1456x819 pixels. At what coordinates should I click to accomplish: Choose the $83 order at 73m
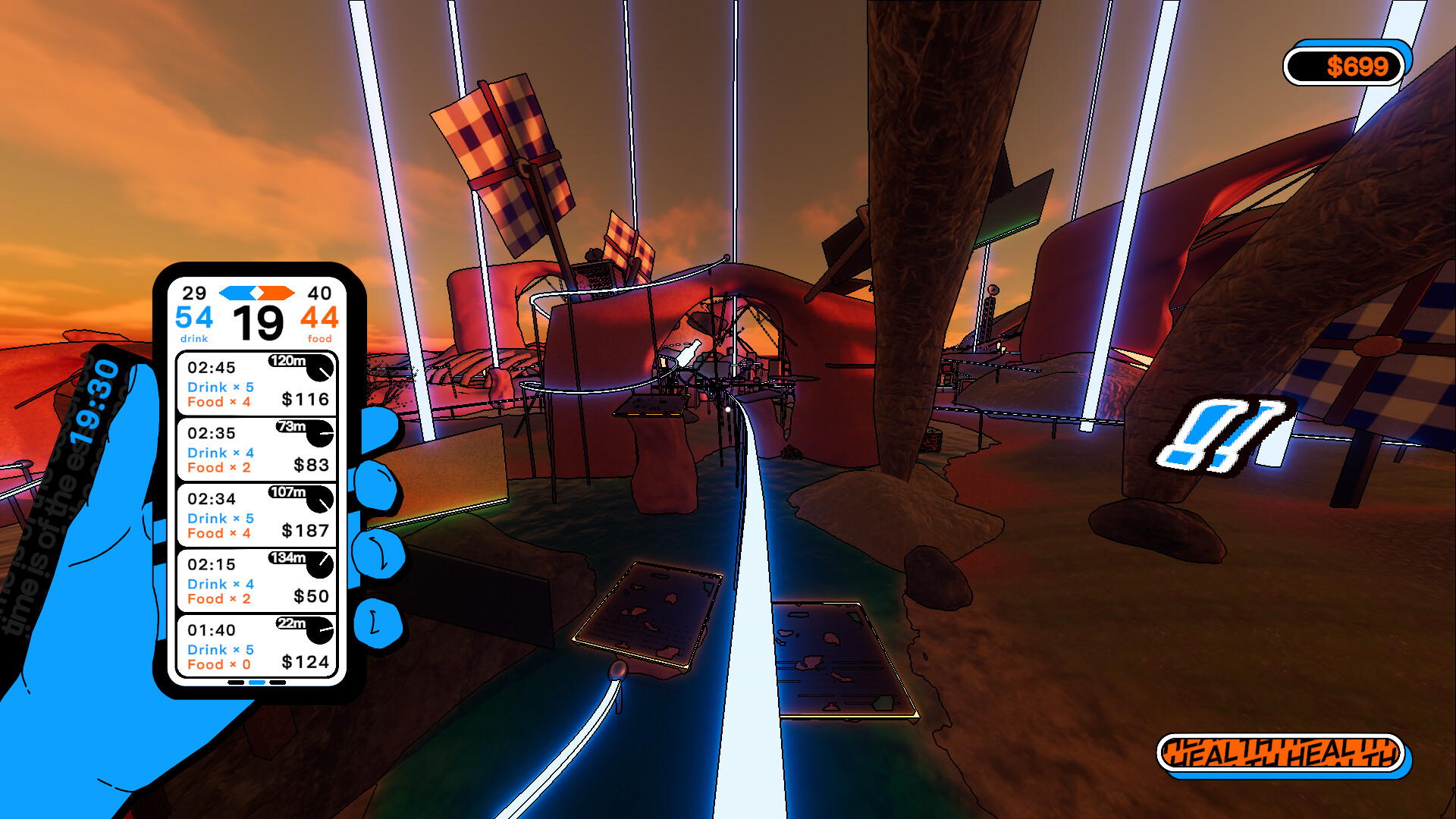[x=256, y=450]
